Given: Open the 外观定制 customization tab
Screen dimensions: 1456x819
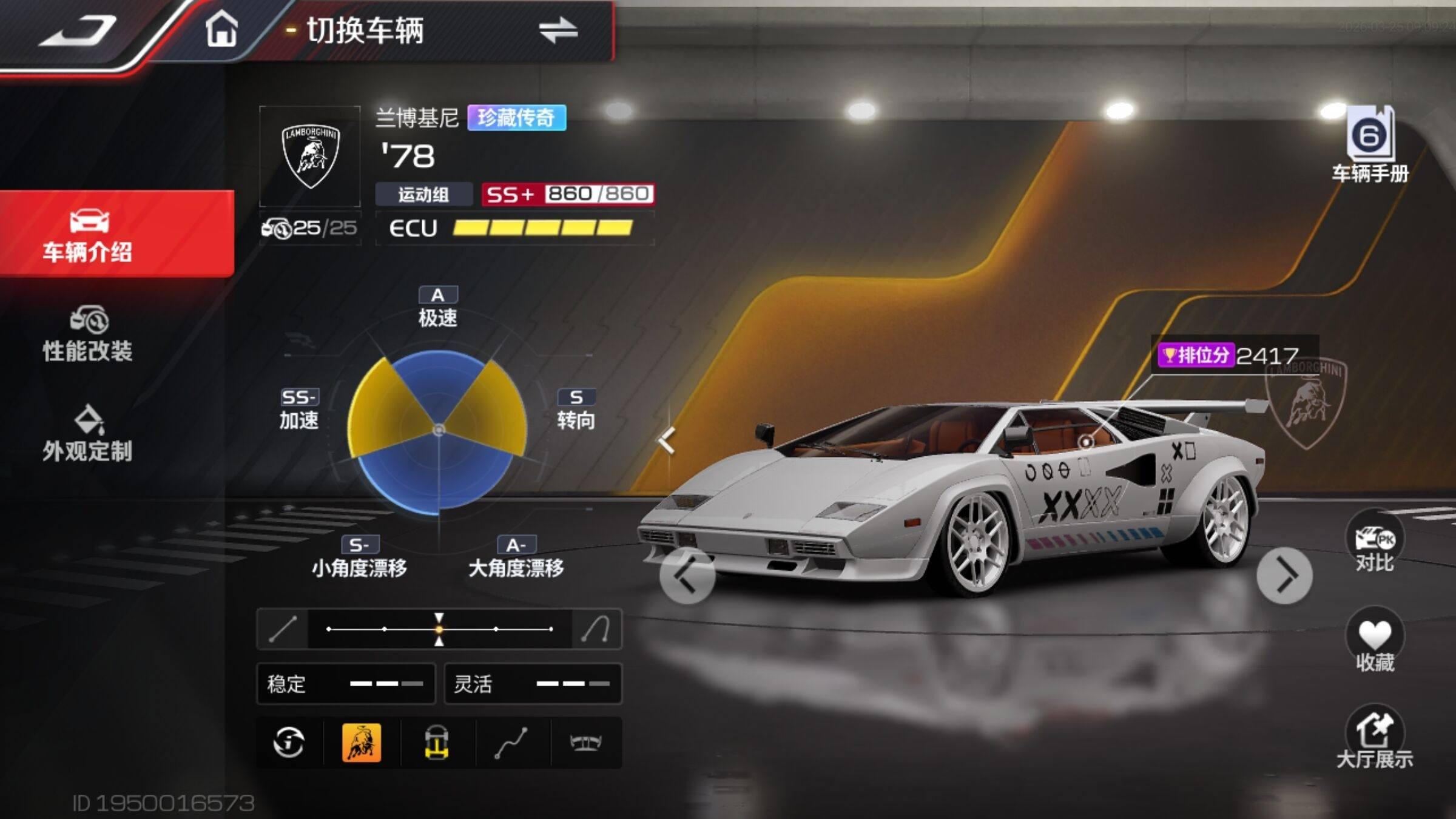Looking at the screenshot, I should click(x=88, y=434).
